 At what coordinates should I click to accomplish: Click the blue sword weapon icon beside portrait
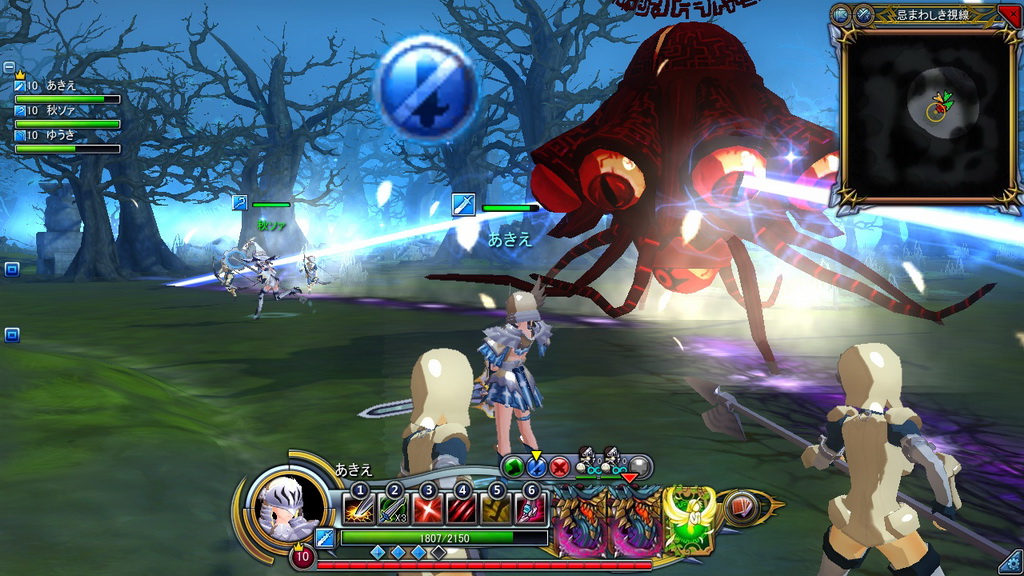click(325, 538)
